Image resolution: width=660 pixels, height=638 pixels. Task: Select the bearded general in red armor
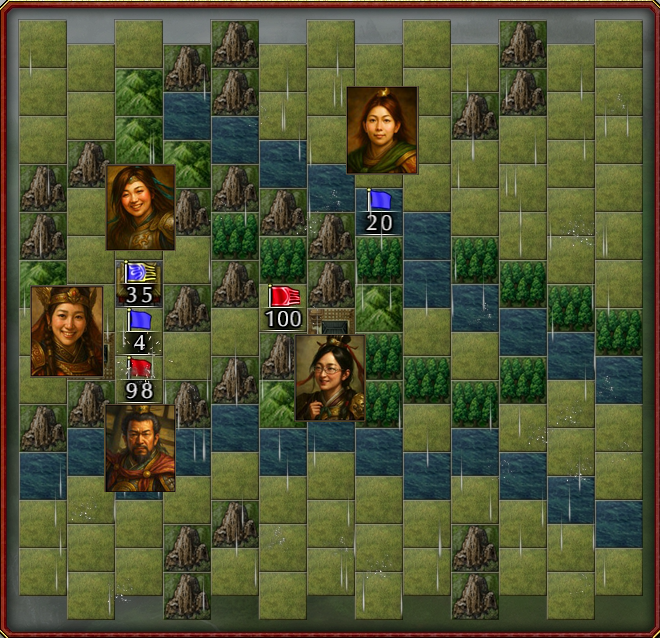pyautogui.click(x=140, y=447)
